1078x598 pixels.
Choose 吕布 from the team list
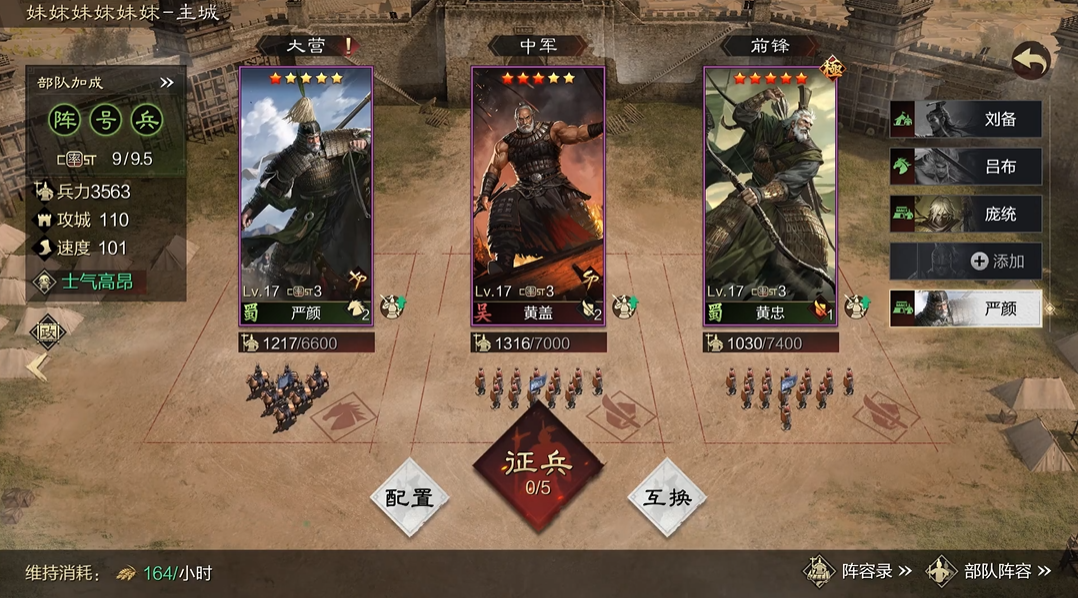coord(966,167)
